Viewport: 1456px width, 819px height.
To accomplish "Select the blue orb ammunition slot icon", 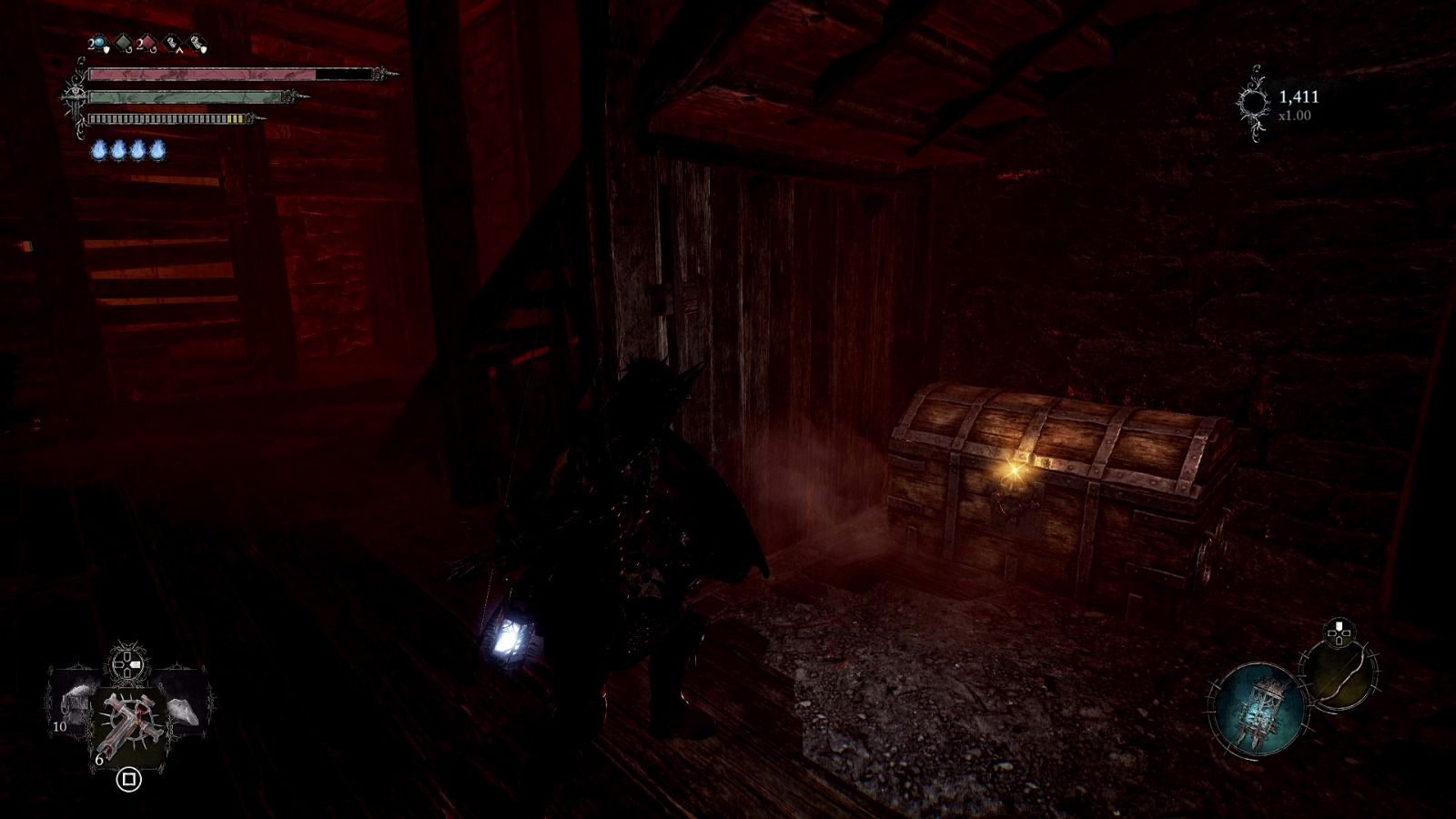I will (98, 41).
